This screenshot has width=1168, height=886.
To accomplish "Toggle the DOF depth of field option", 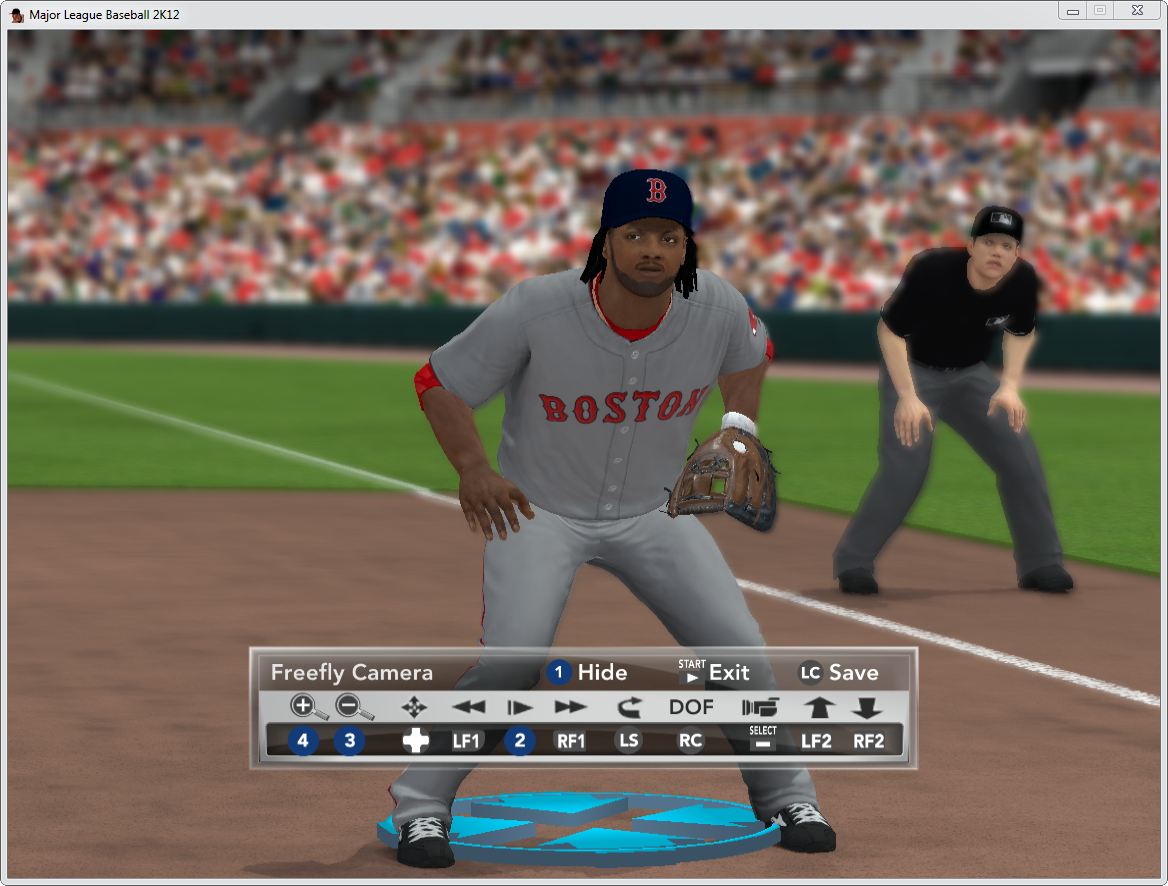I will click(x=691, y=707).
